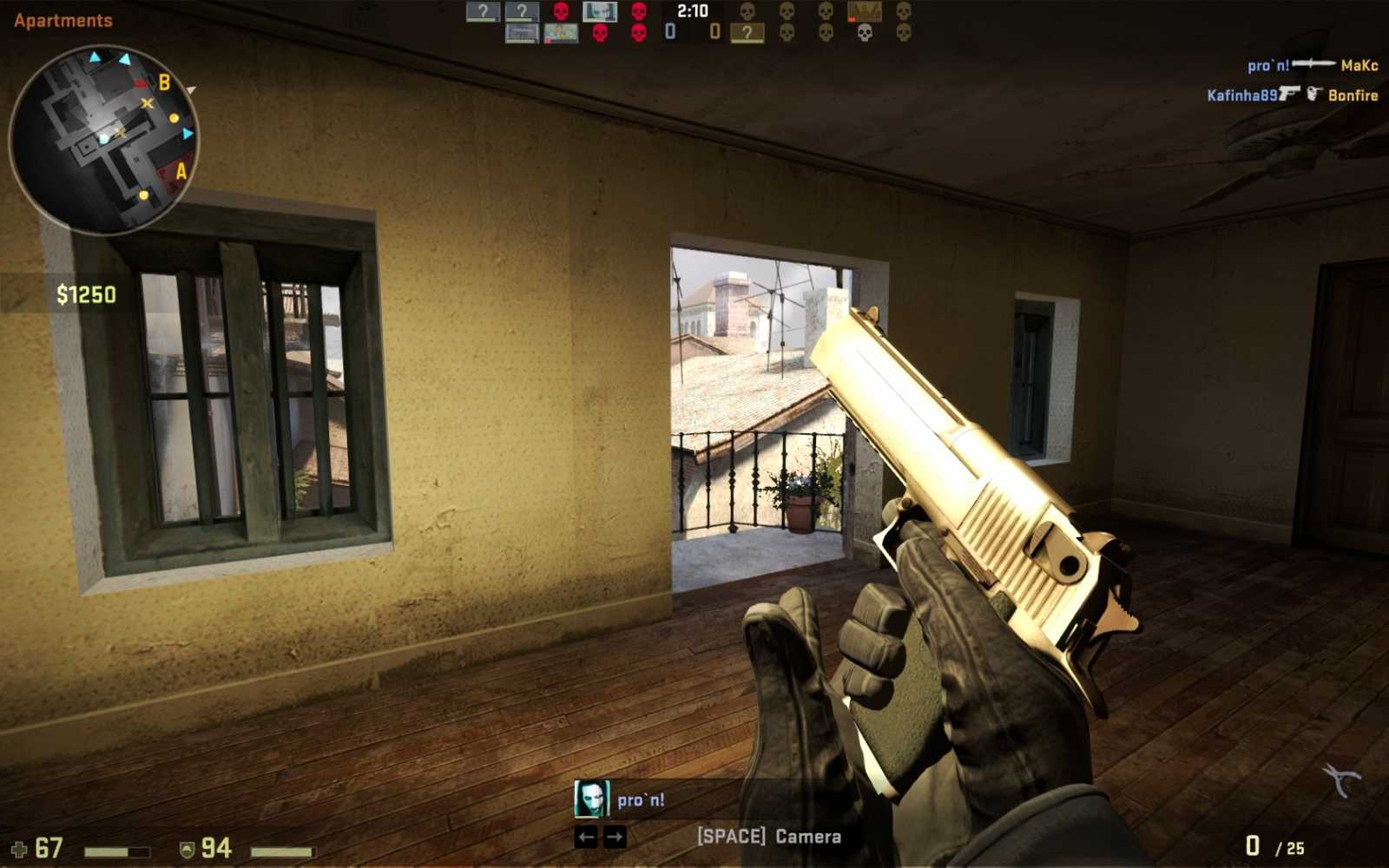This screenshot has width=1389, height=868.
Task: Select the knife kill icon beside pro`n!
Action: pos(1313,64)
